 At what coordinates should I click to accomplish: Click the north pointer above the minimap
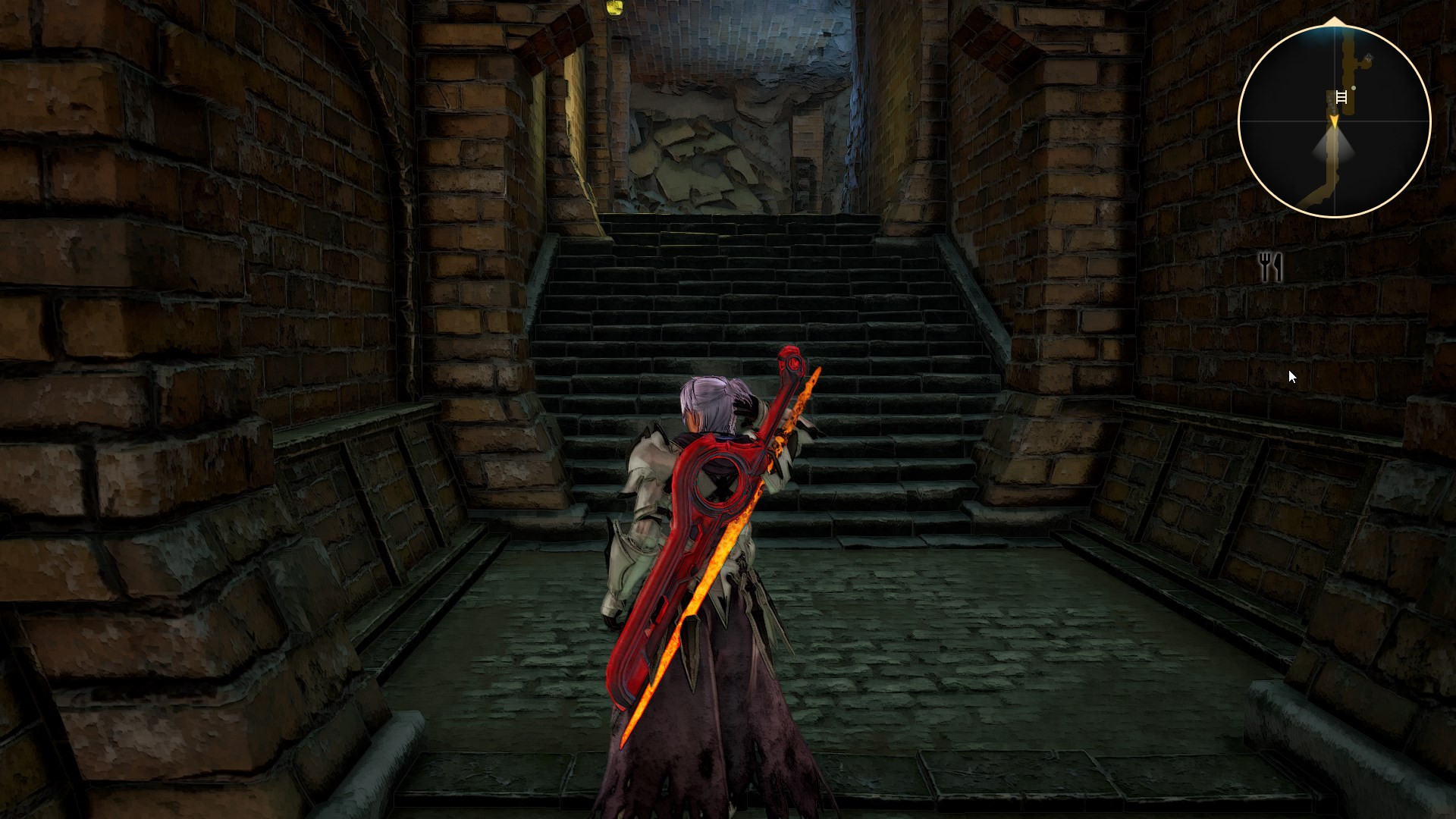coord(1333,20)
